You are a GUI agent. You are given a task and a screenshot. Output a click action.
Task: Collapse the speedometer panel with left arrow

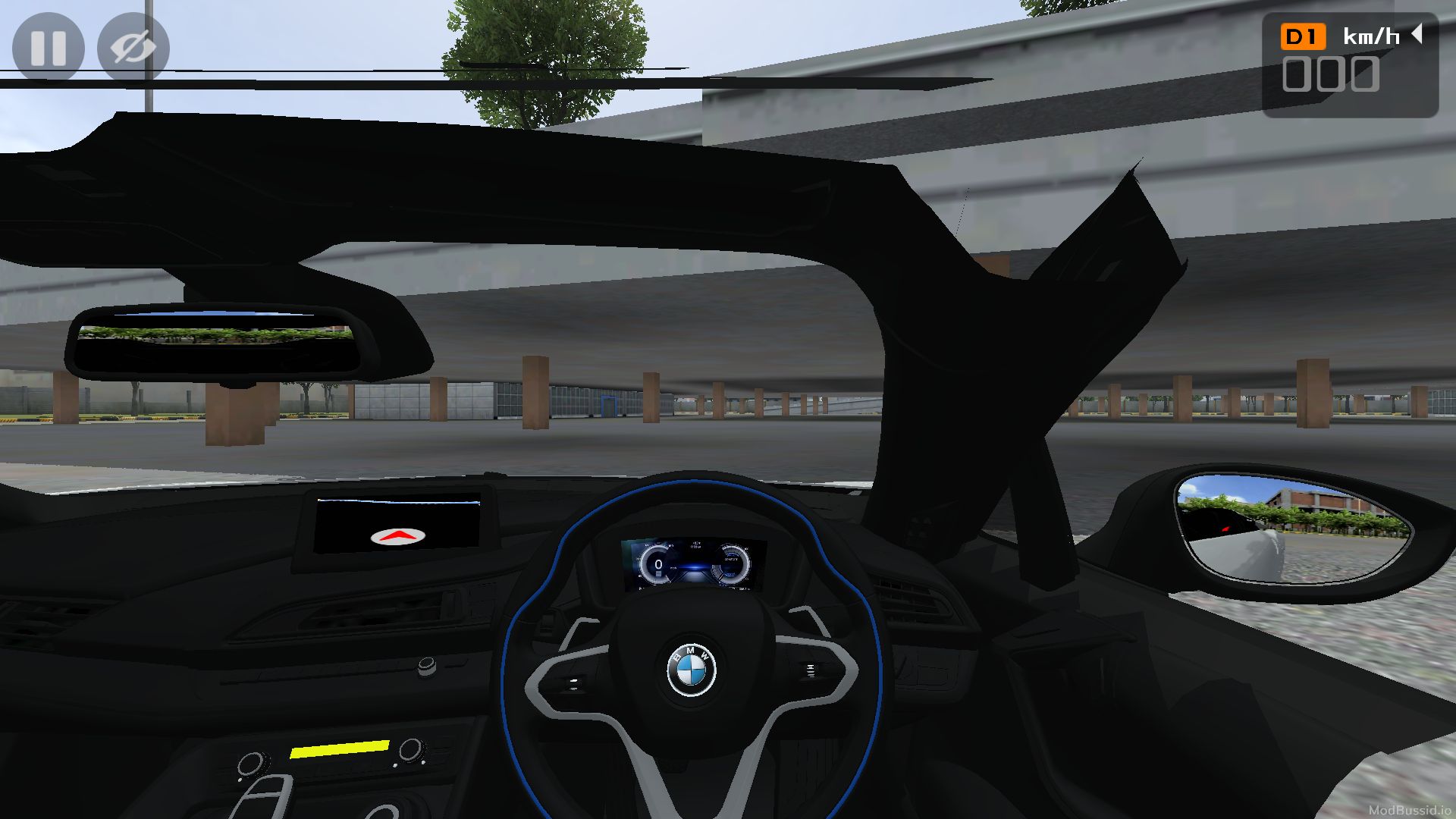pos(1417,33)
